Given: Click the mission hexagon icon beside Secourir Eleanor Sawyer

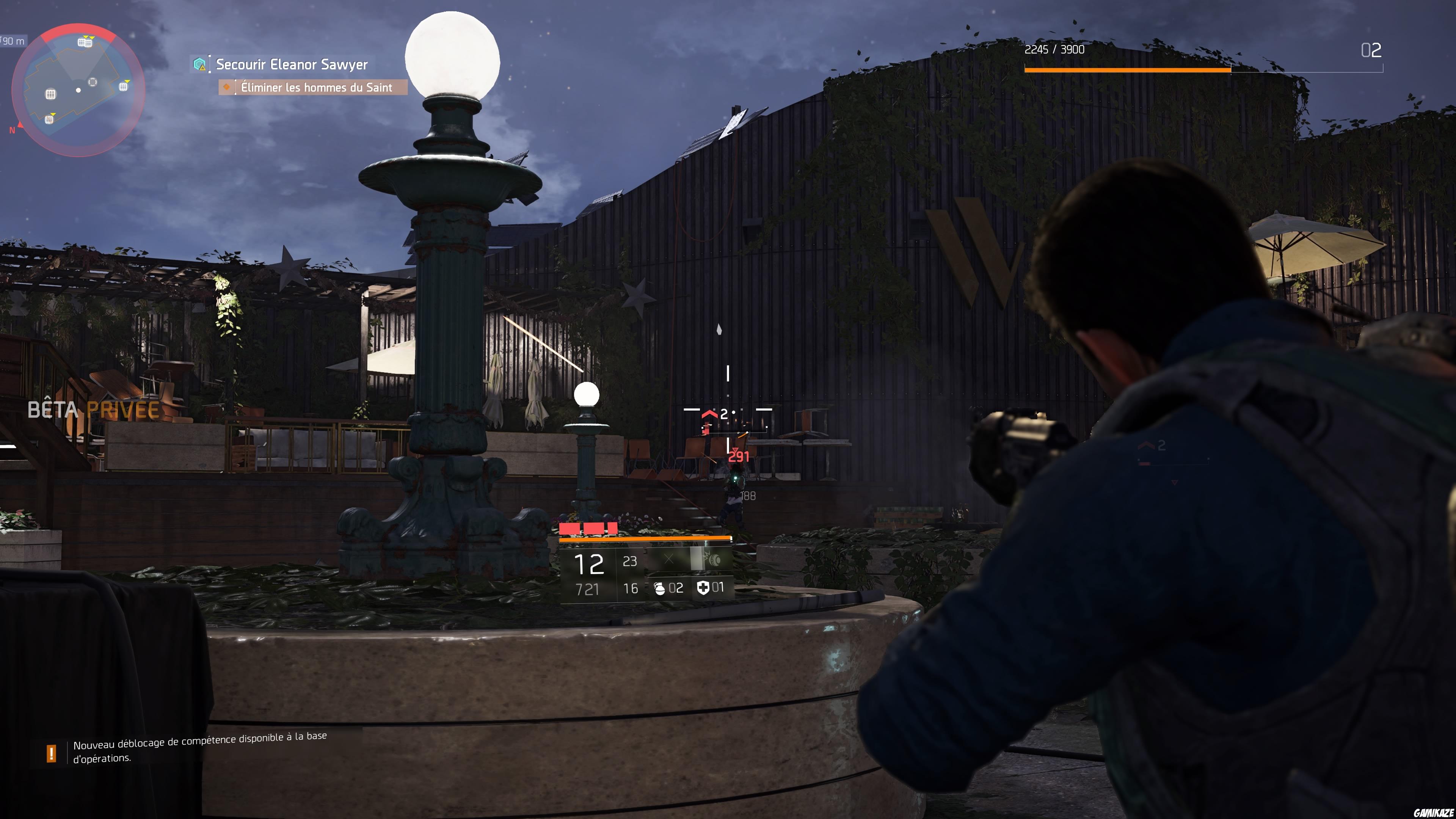Looking at the screenshot, I should [199, 64].
